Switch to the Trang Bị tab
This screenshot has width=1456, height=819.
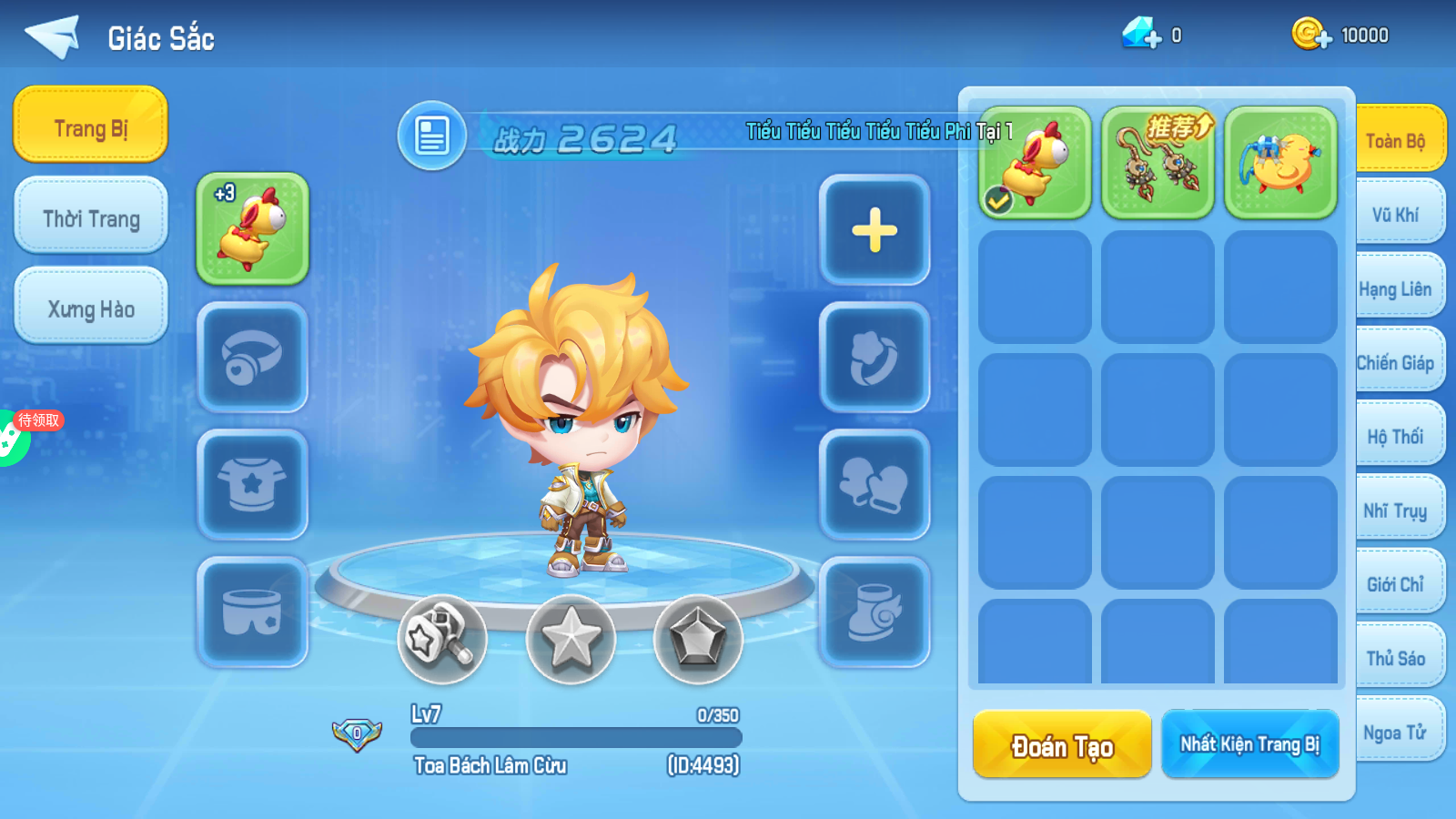coord(90,126)
